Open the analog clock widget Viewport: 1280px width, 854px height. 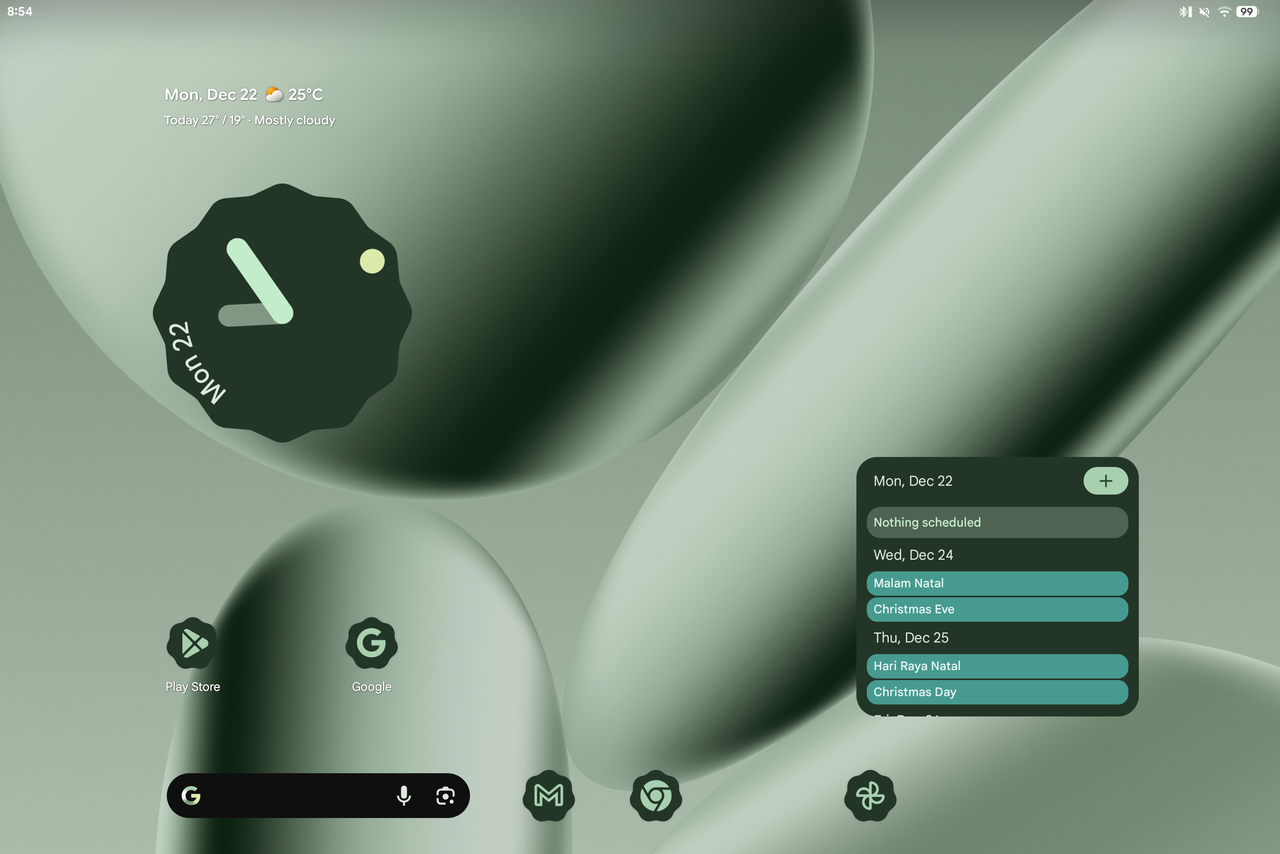282,312
